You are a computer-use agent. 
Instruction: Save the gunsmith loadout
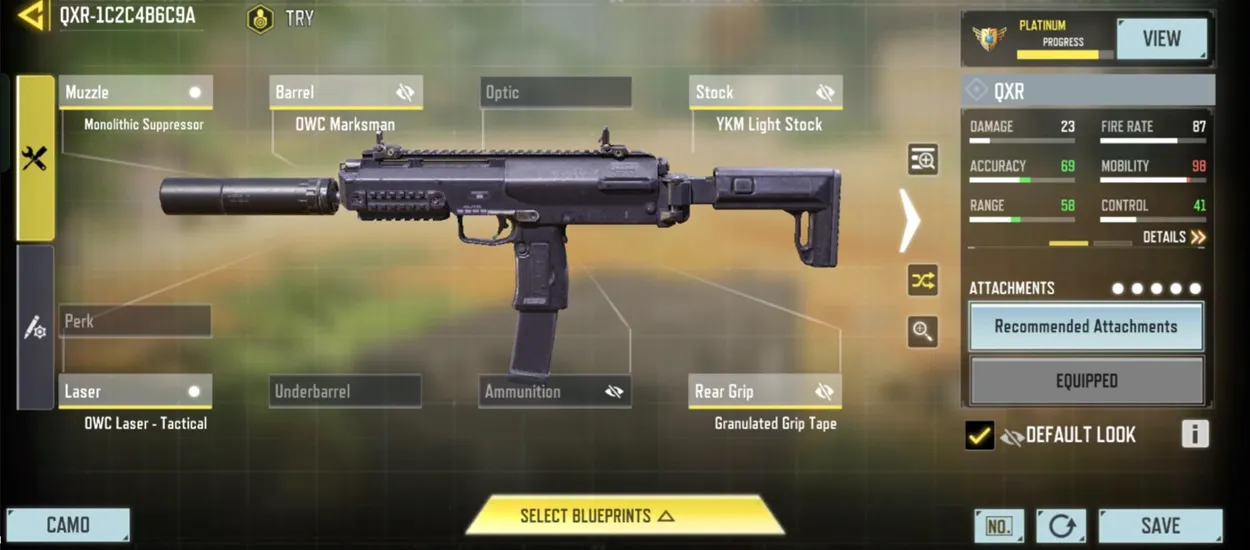(1160, 525)
